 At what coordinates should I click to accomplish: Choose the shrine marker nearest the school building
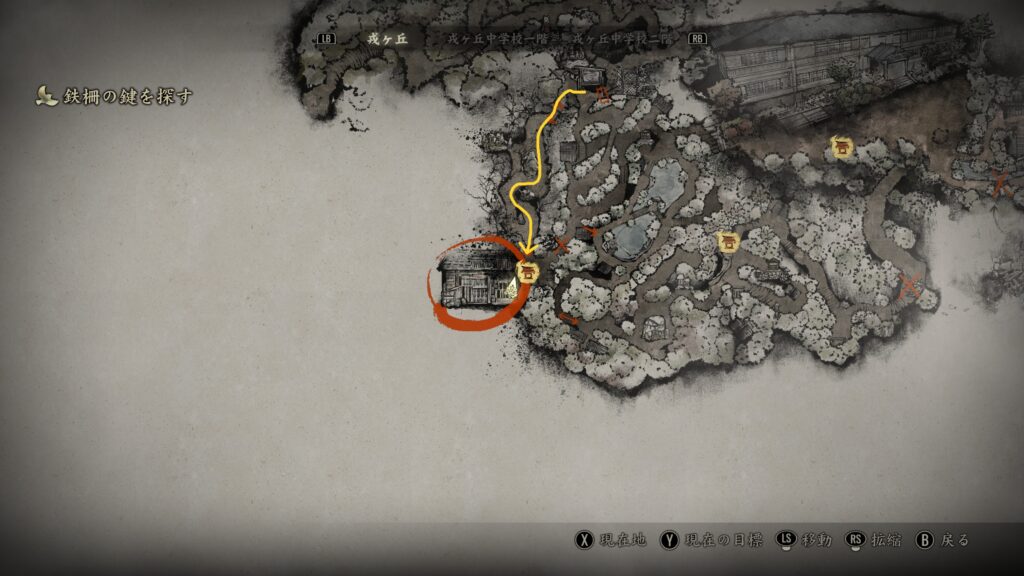click(x=842, y=147)
